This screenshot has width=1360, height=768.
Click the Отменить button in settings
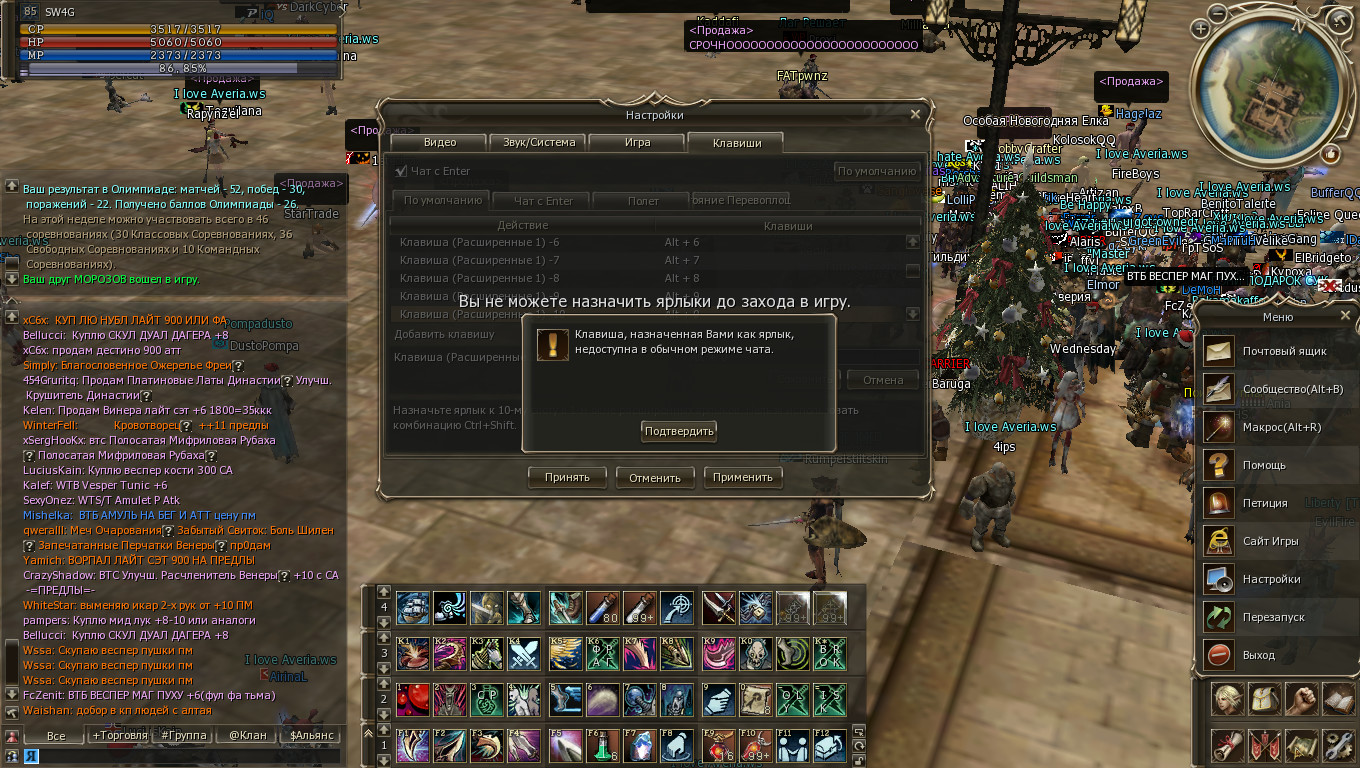coord(655,477)
